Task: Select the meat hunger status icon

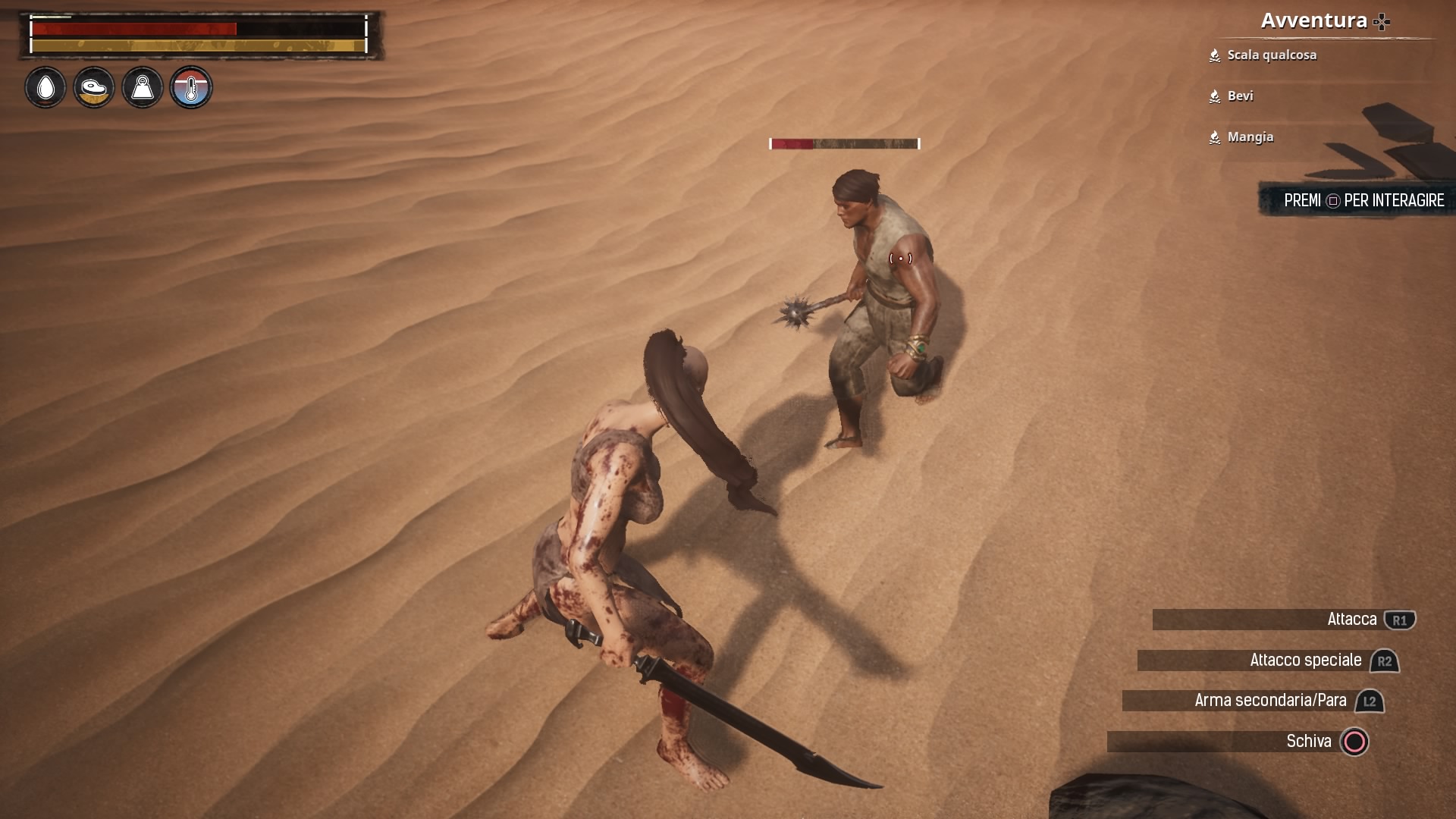Action: (x=94, y=88)
